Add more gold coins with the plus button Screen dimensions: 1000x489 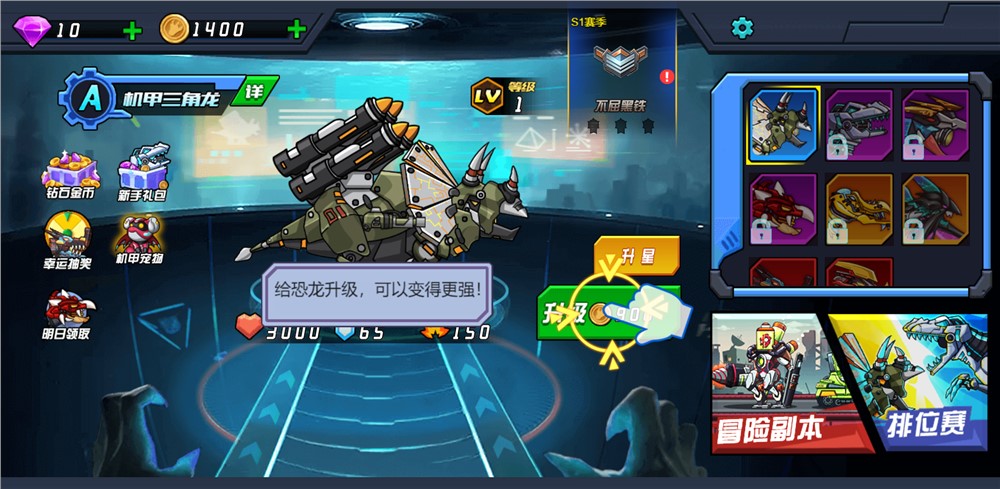point(296,29)
